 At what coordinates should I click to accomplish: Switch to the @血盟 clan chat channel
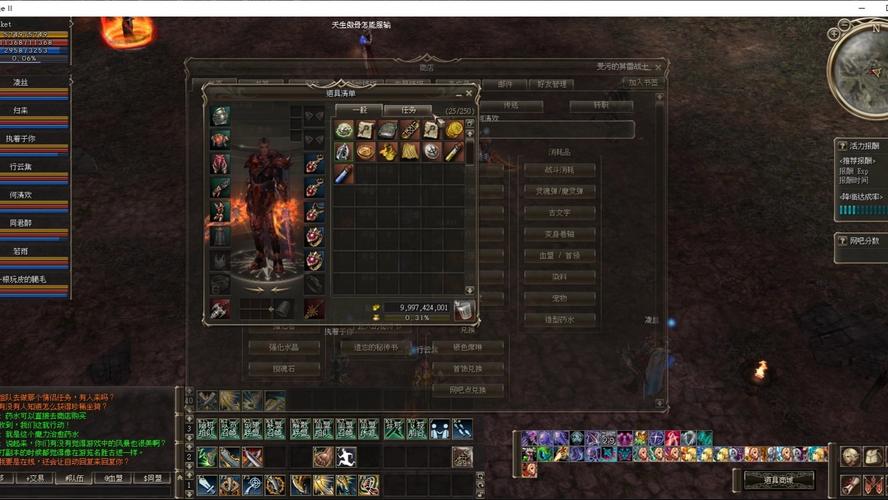click(111, 478)
